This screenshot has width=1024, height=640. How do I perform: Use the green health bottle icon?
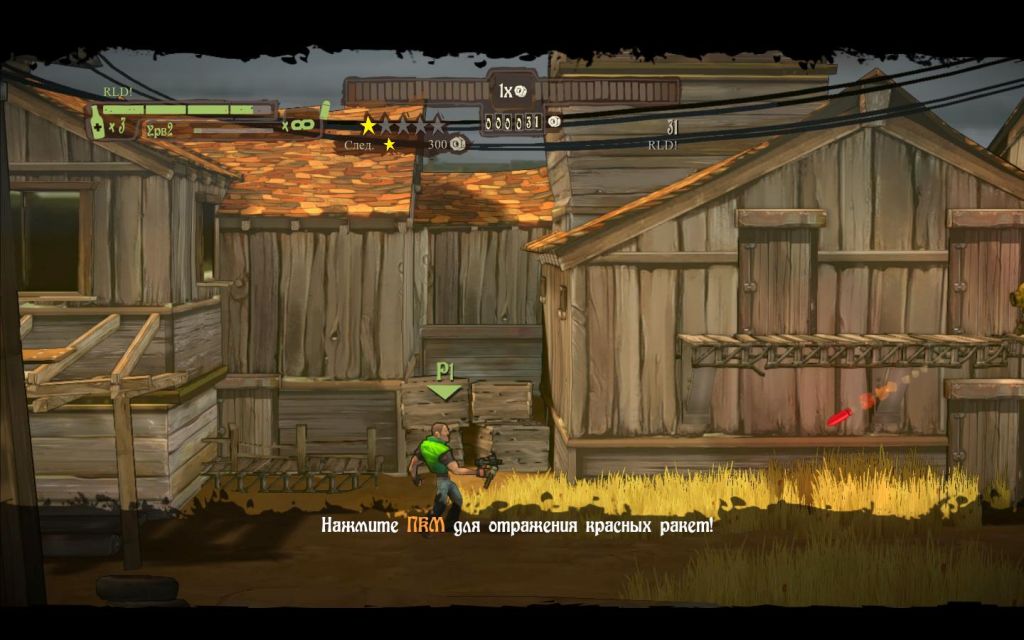coord(97,122)
